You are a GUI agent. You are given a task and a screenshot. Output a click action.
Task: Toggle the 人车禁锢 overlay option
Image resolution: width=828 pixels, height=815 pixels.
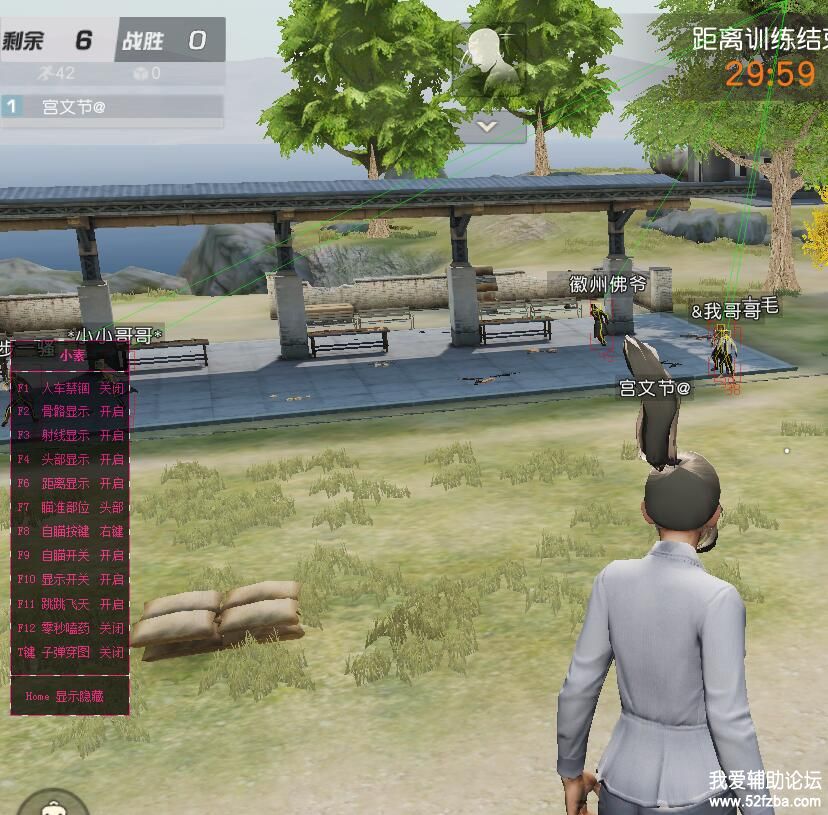pos(70,387)
